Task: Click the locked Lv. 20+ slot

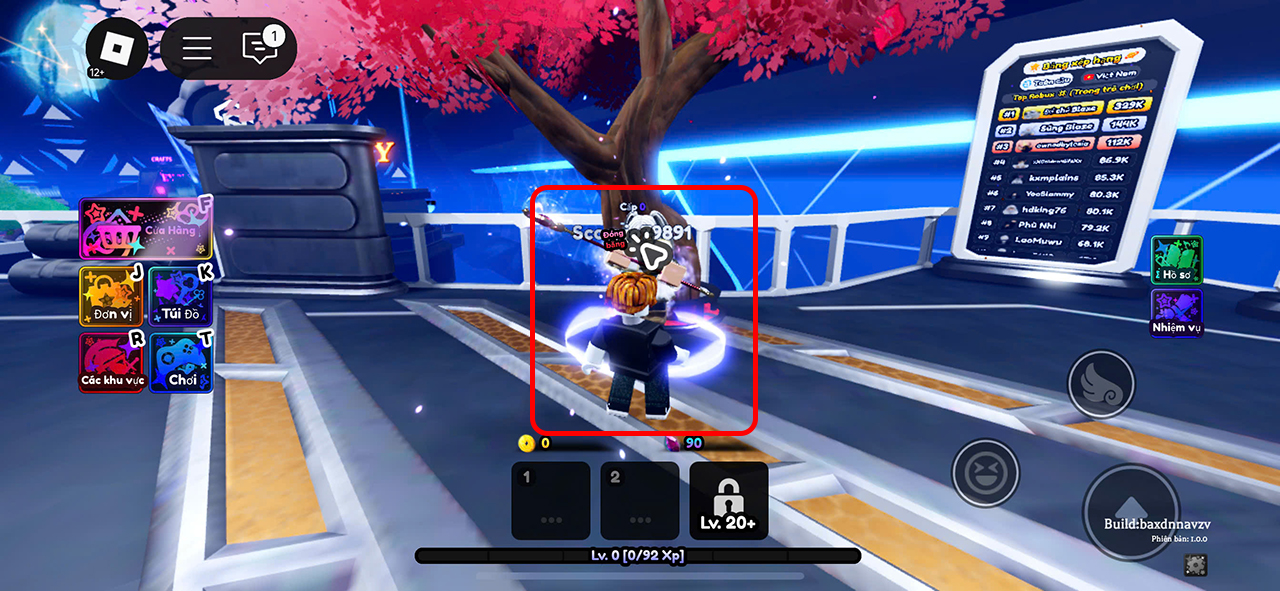Action: tap(729, 500)
